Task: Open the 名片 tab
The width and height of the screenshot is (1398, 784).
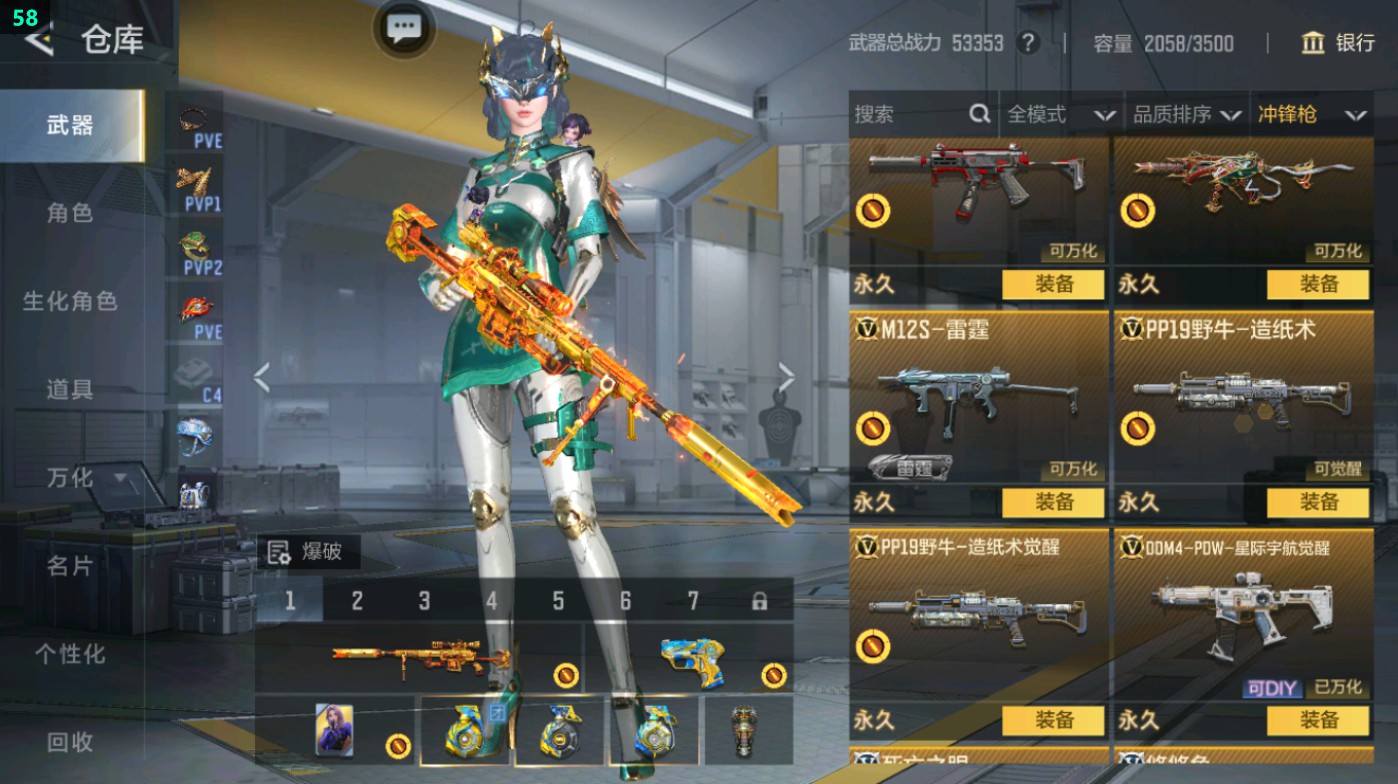Action: pyautogui.click(x=70, y=565)
